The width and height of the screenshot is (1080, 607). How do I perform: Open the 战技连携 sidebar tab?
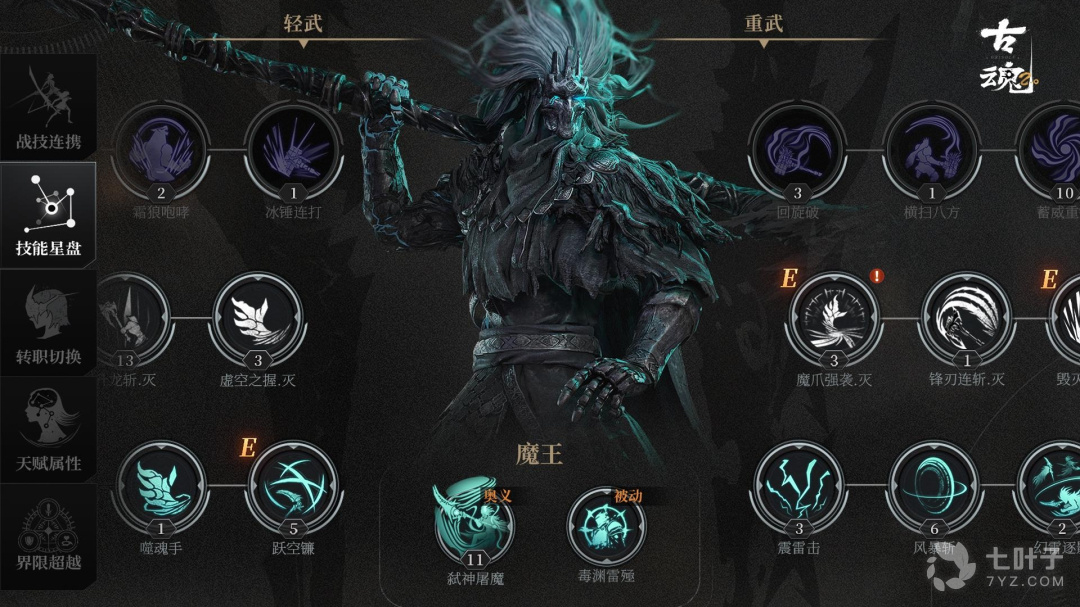pyautogui.click(x=48, y=106)
